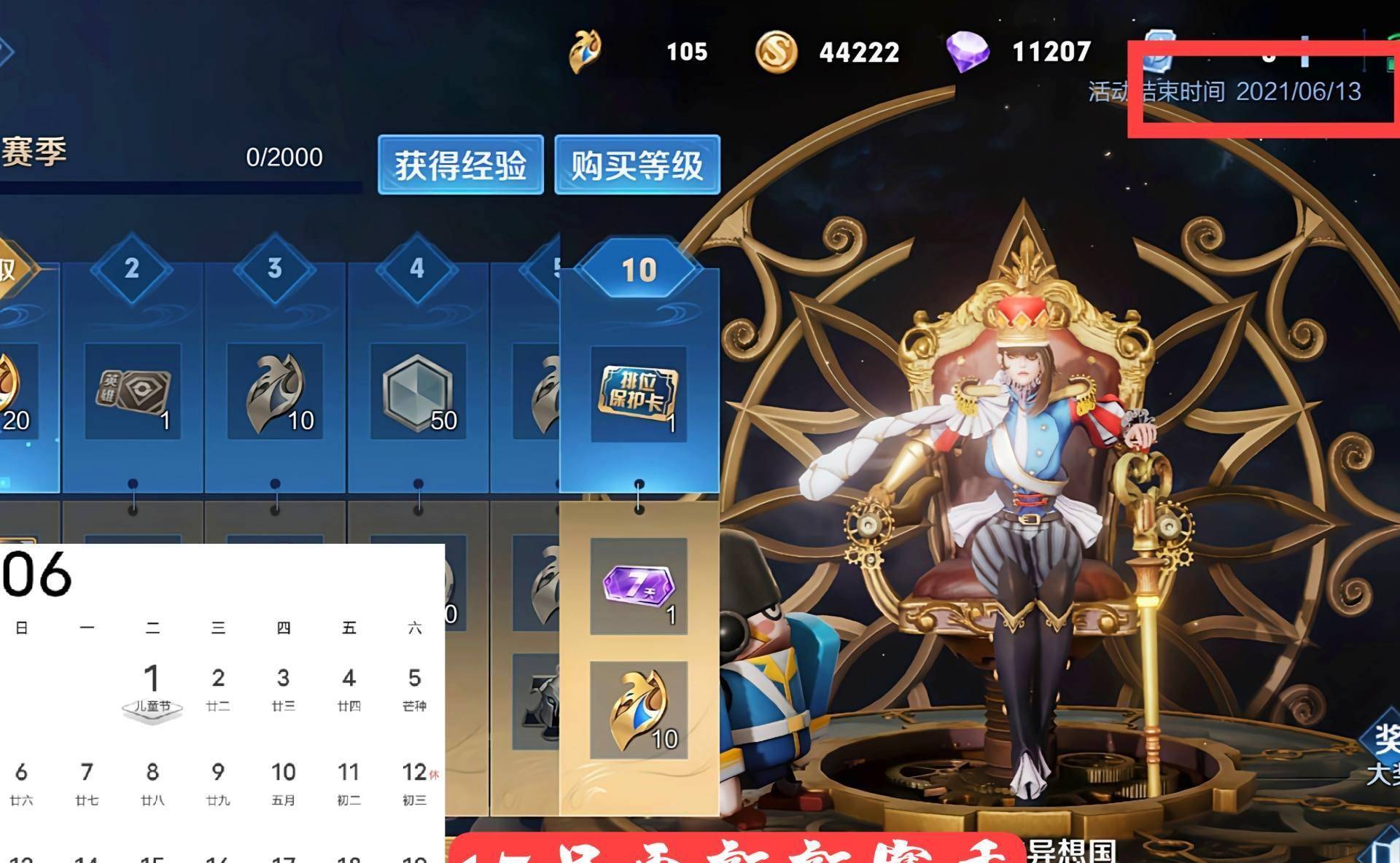This screenshot has height=863, width=1400.
Task: Click the level 2 diamond badge
Action: [133, 269]
